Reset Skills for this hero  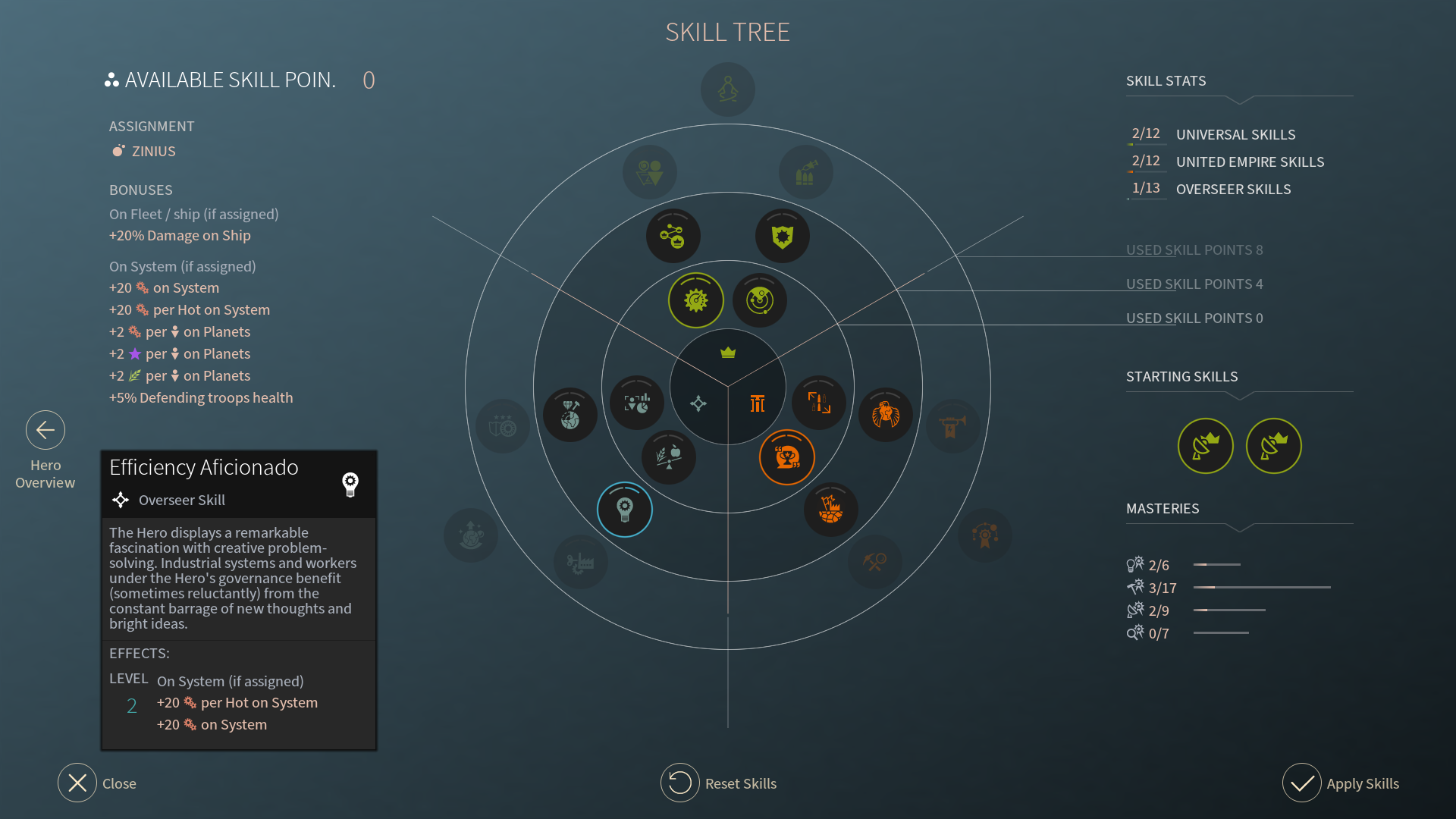[x=680, y=783]
